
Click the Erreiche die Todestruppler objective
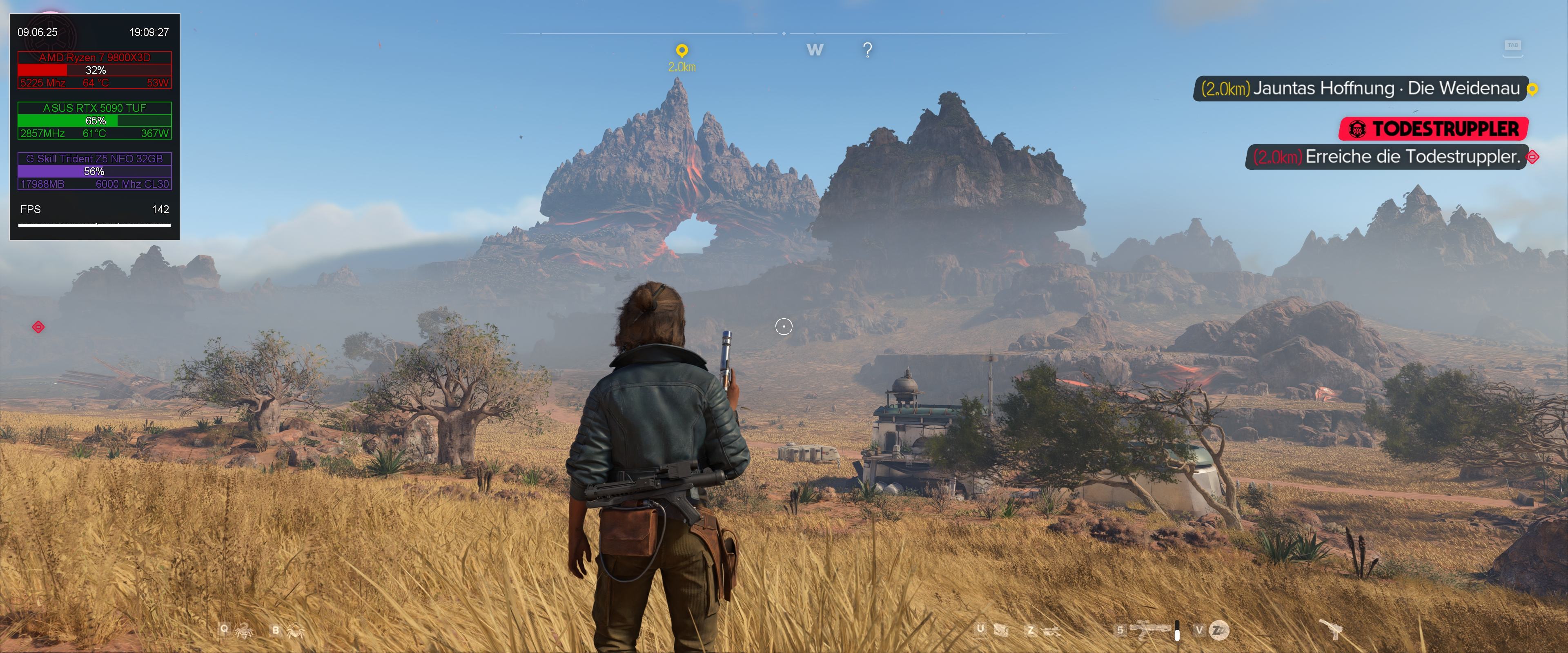tap(1386, 157)
